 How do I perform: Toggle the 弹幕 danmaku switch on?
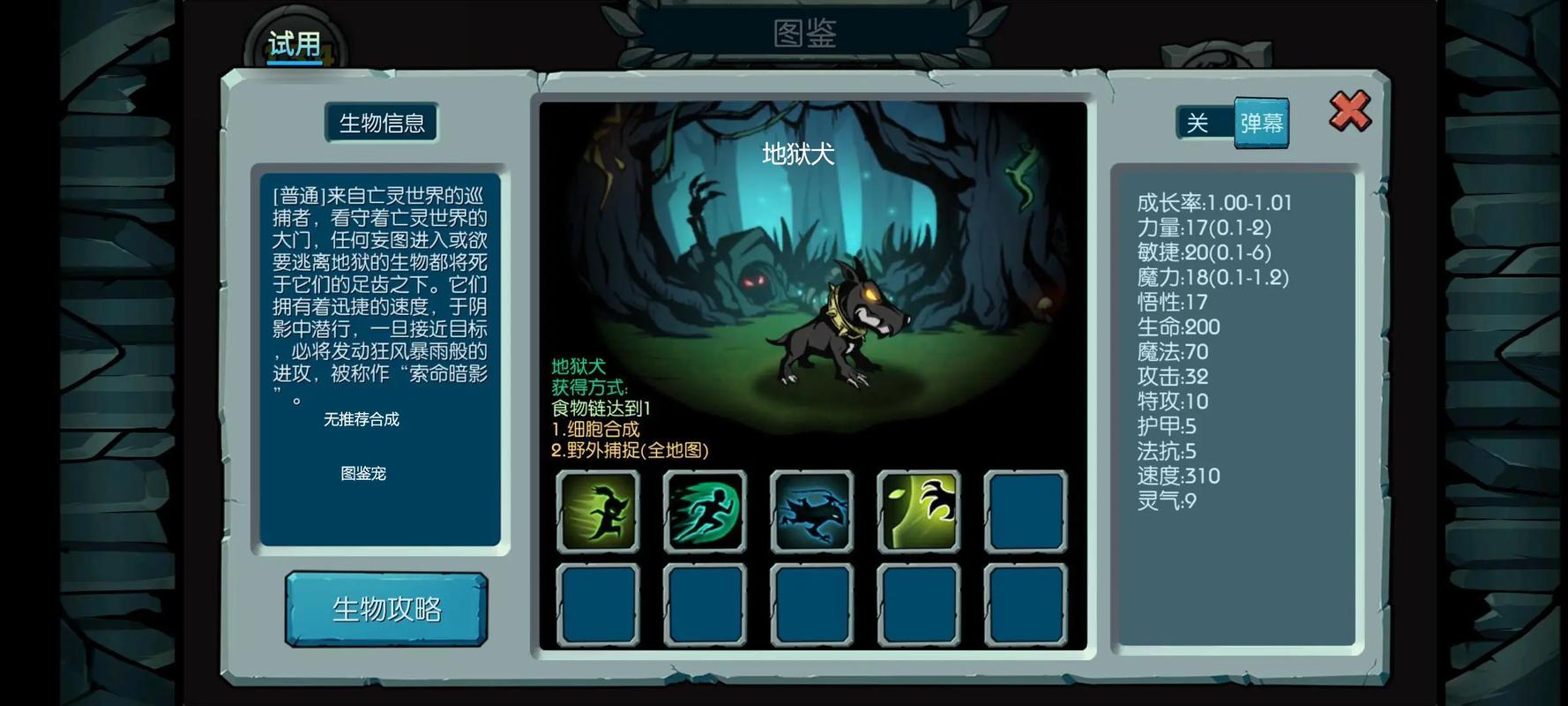tap(1261, 123)
